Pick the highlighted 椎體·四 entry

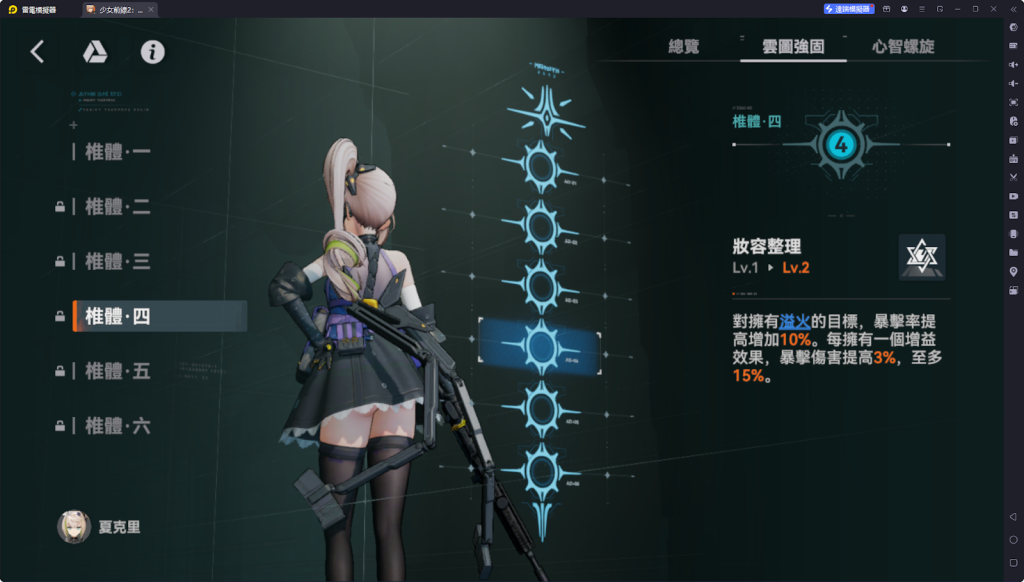click(117, 317)
